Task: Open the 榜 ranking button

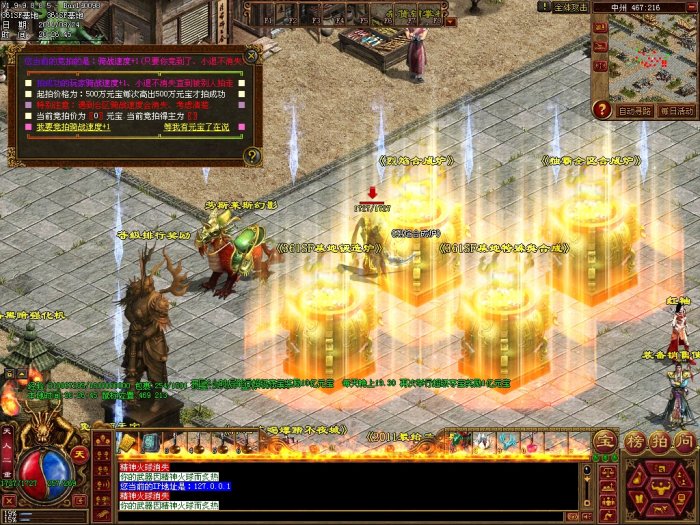Action: coord(636,441)
